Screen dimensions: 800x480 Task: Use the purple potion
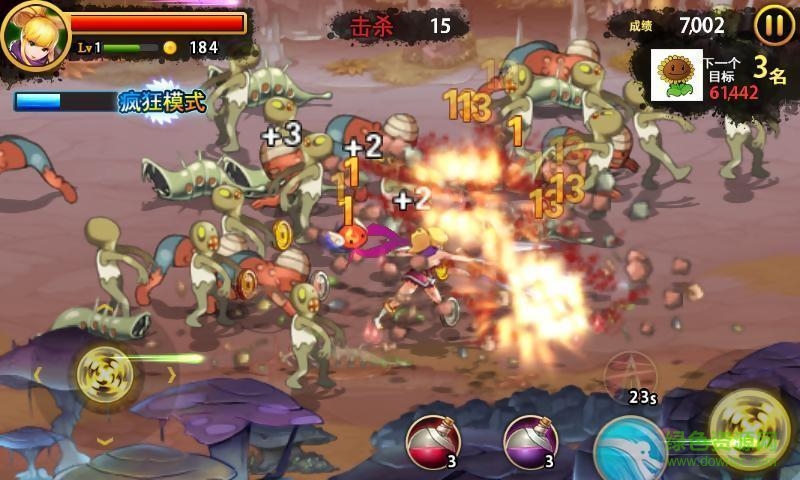(x=530, y=441)
